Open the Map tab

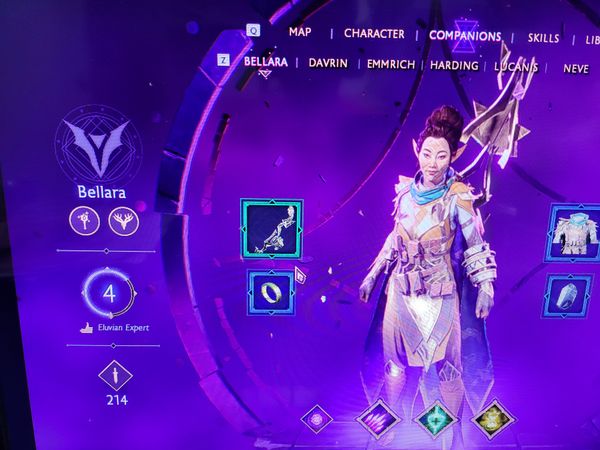pos(300,32)
